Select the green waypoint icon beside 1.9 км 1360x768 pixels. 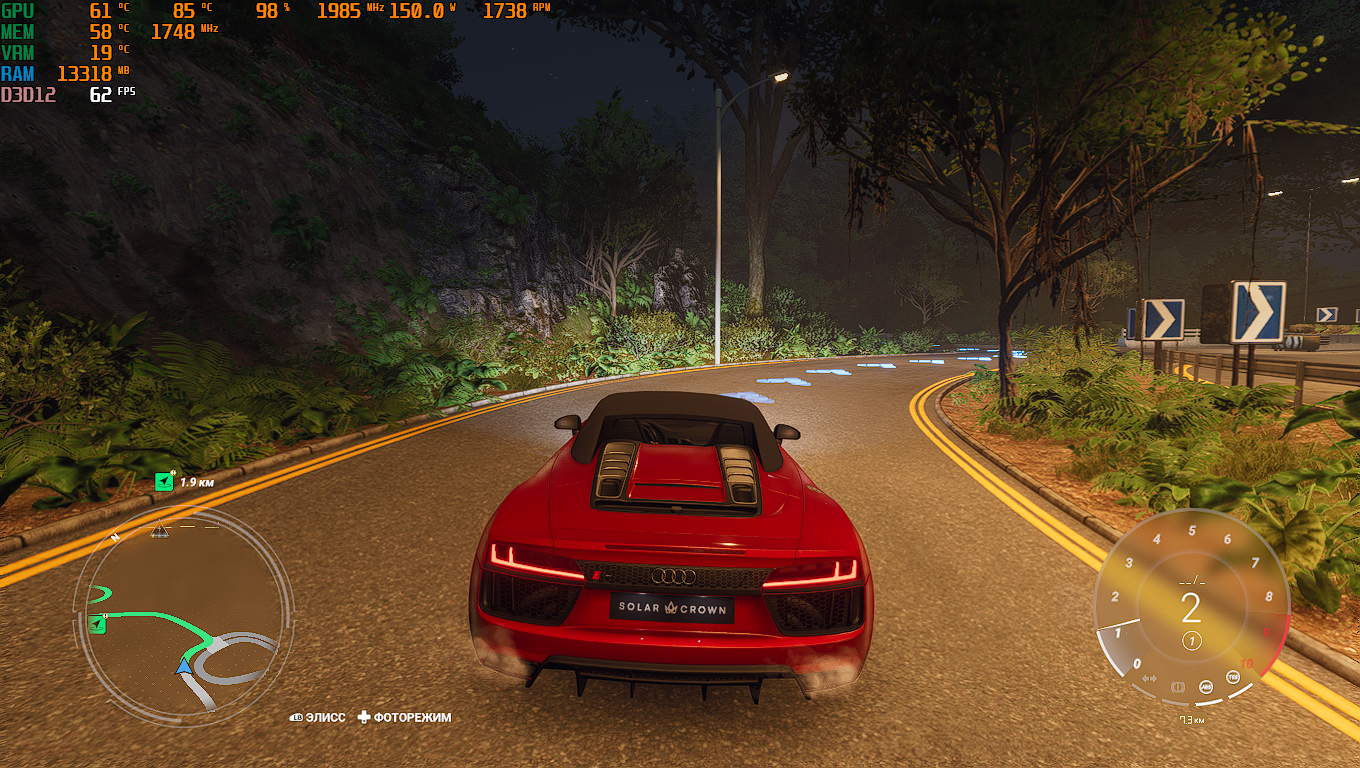click(x=164, y=483)
